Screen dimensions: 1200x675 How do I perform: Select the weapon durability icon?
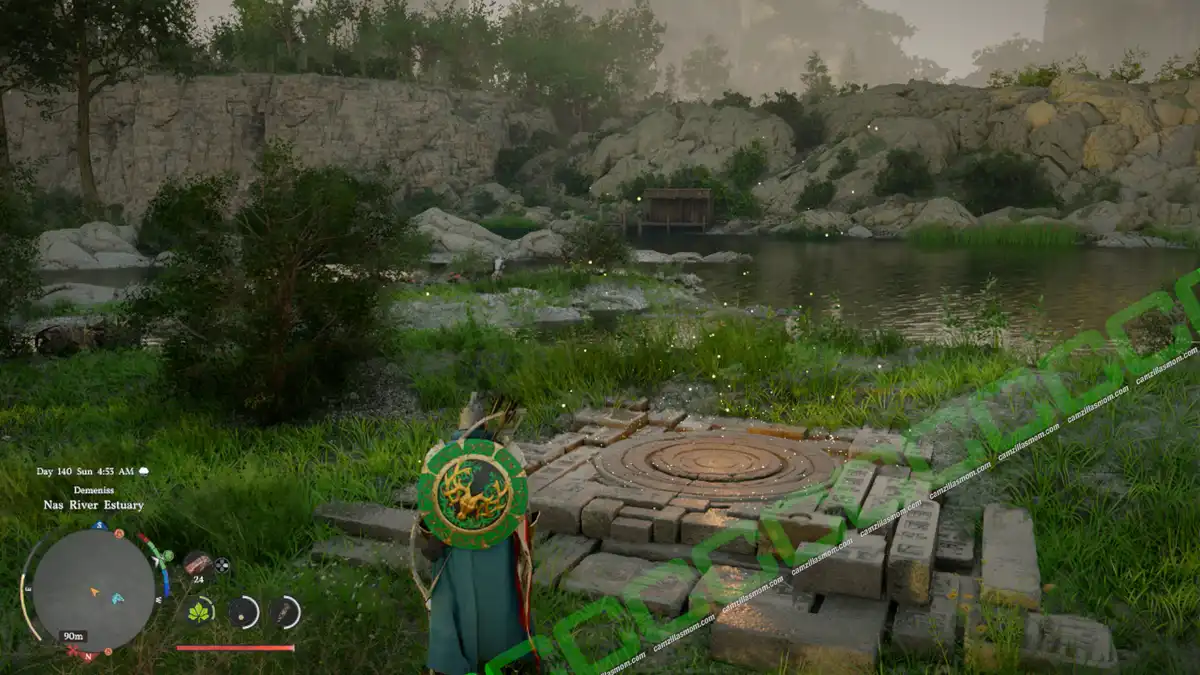click(285, 612)
